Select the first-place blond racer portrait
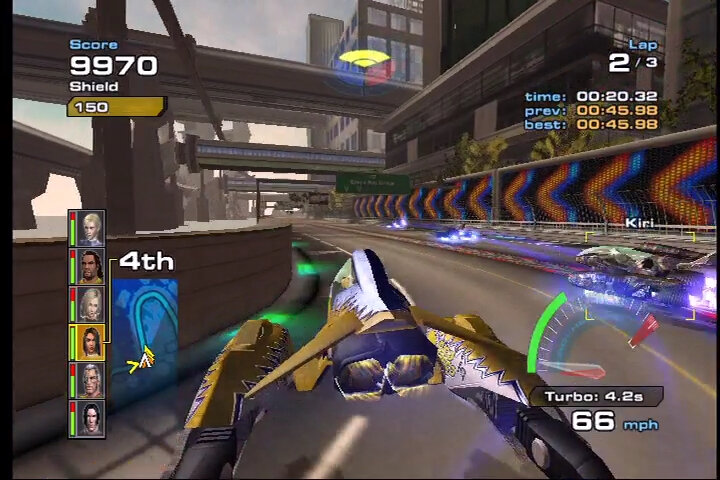Screen dimensions: 720x480 (91, 229)
